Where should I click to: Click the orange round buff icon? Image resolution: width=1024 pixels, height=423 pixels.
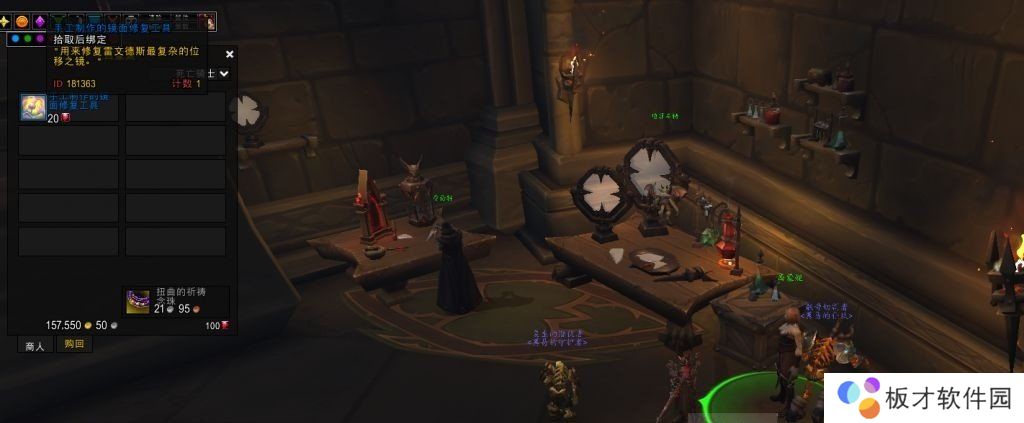(22, 21)
